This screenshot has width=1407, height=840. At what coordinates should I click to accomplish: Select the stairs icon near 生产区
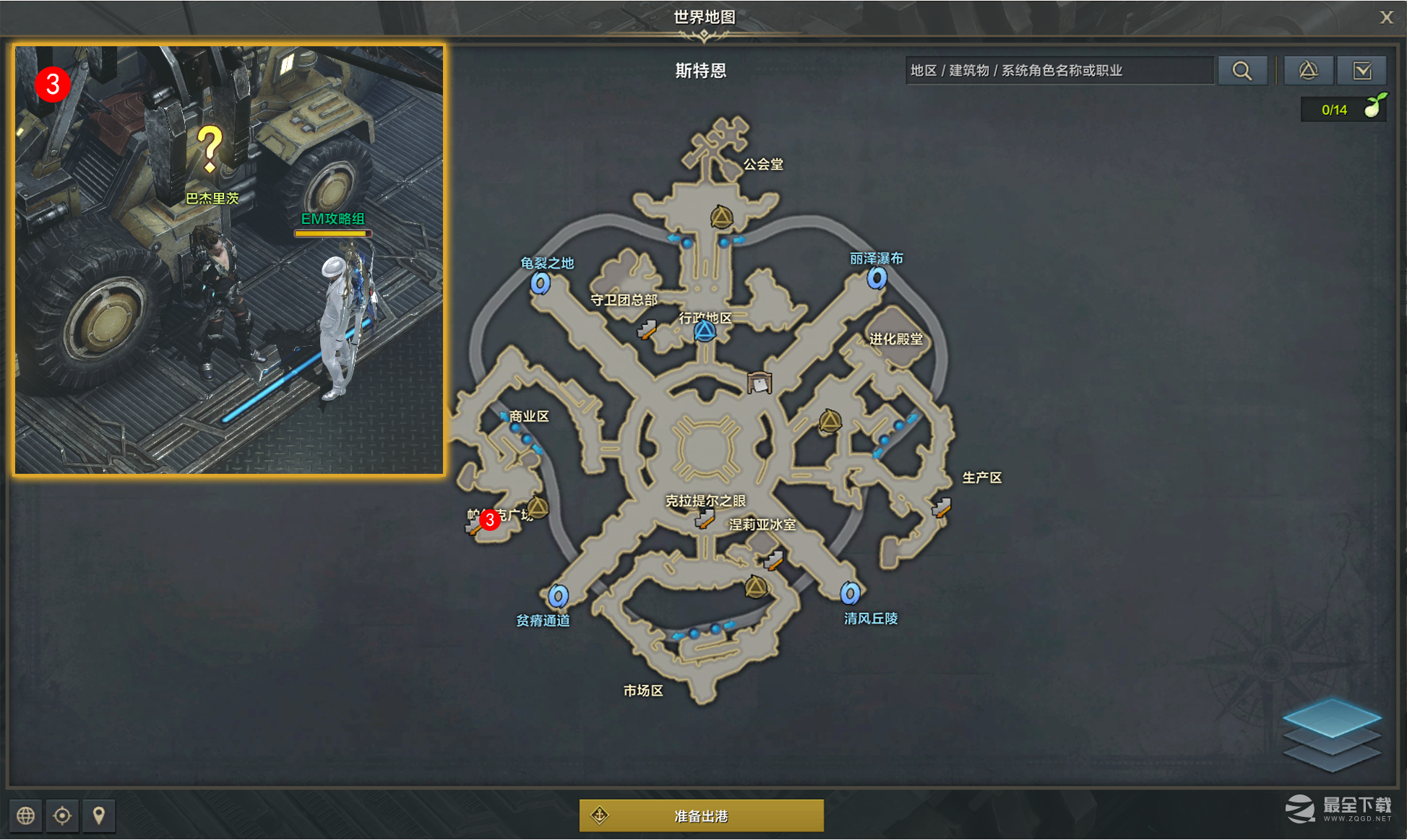click(942, 506)
